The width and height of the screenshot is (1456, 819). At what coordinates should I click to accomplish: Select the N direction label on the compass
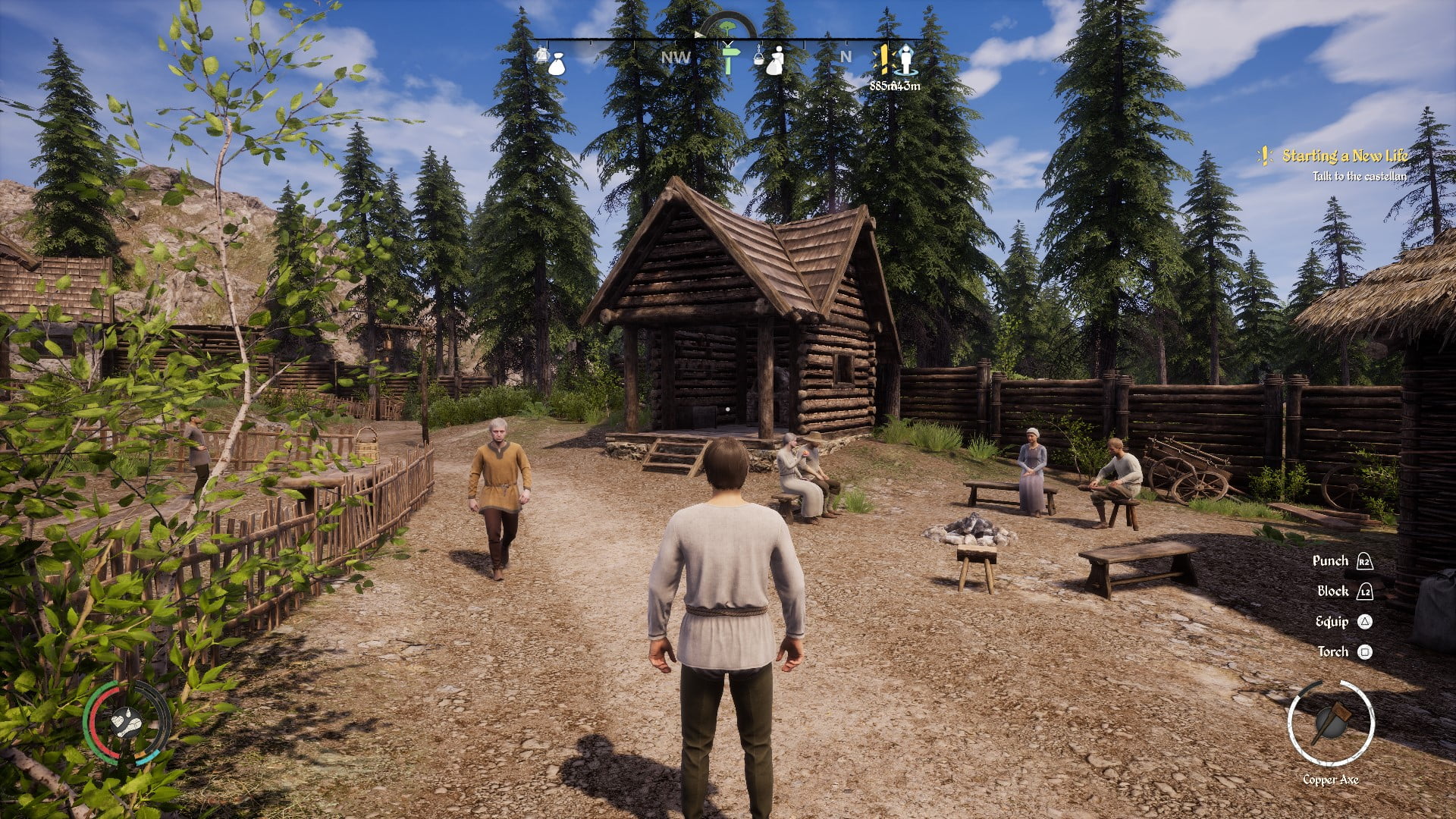click(x=846, y=56)
